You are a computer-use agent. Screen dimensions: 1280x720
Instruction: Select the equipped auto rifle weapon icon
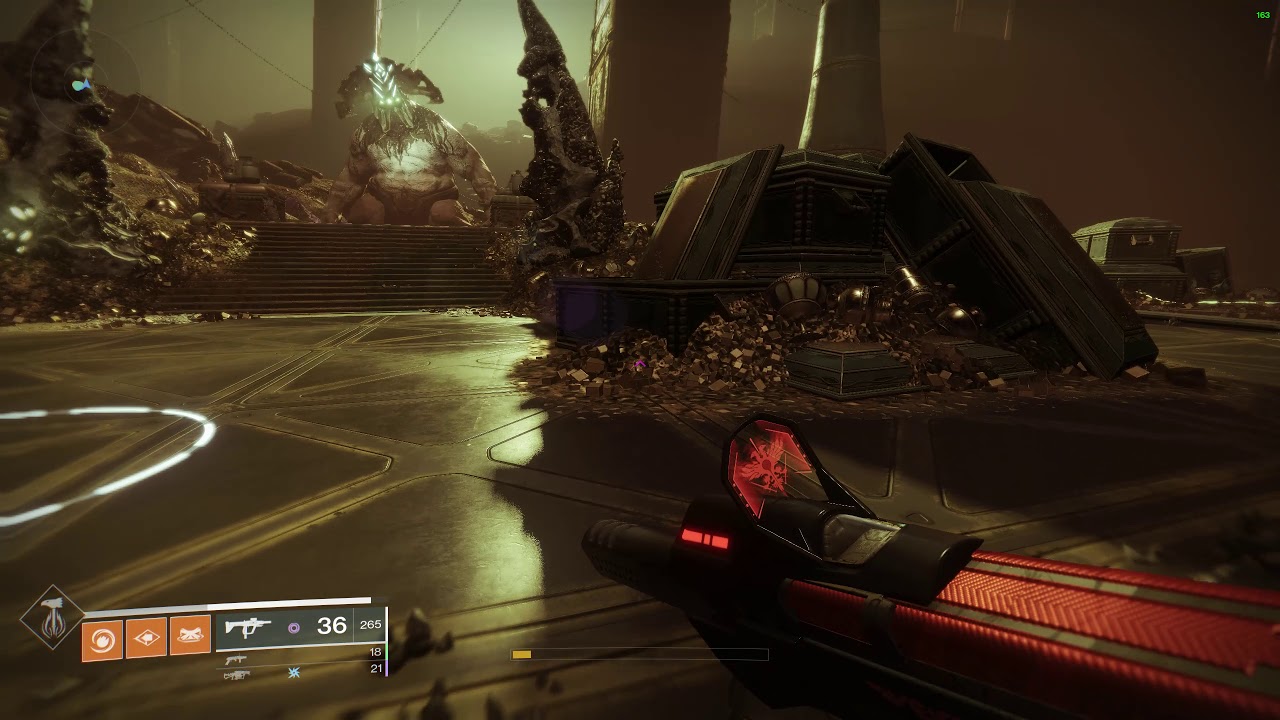(x=244, y=628)
